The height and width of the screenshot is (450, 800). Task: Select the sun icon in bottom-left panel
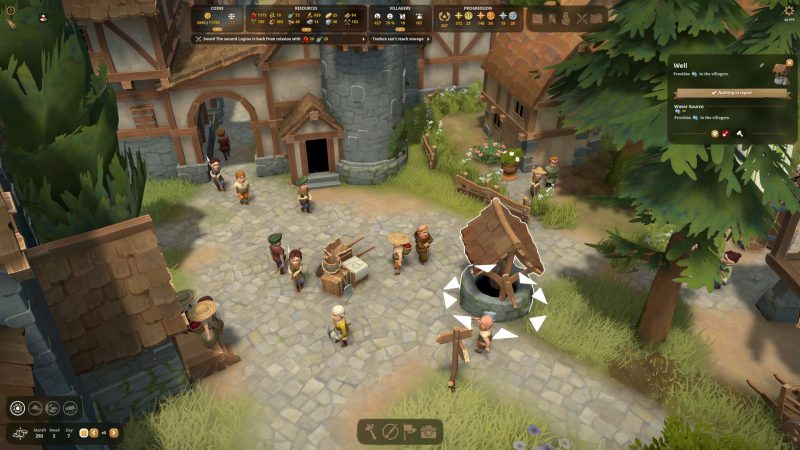tap(18, 407)
